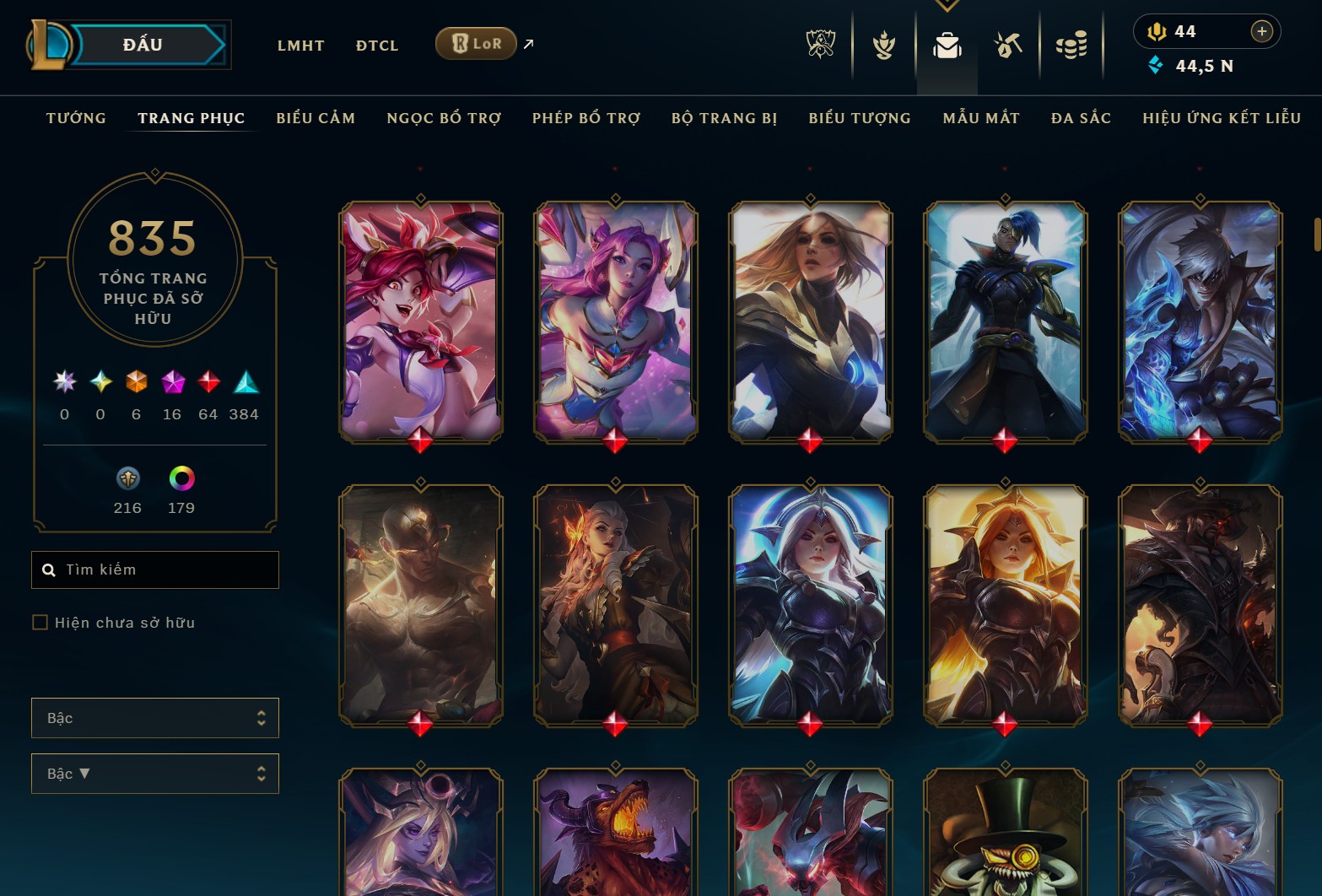Click the ĐẤU play button

tap(143, 44)
